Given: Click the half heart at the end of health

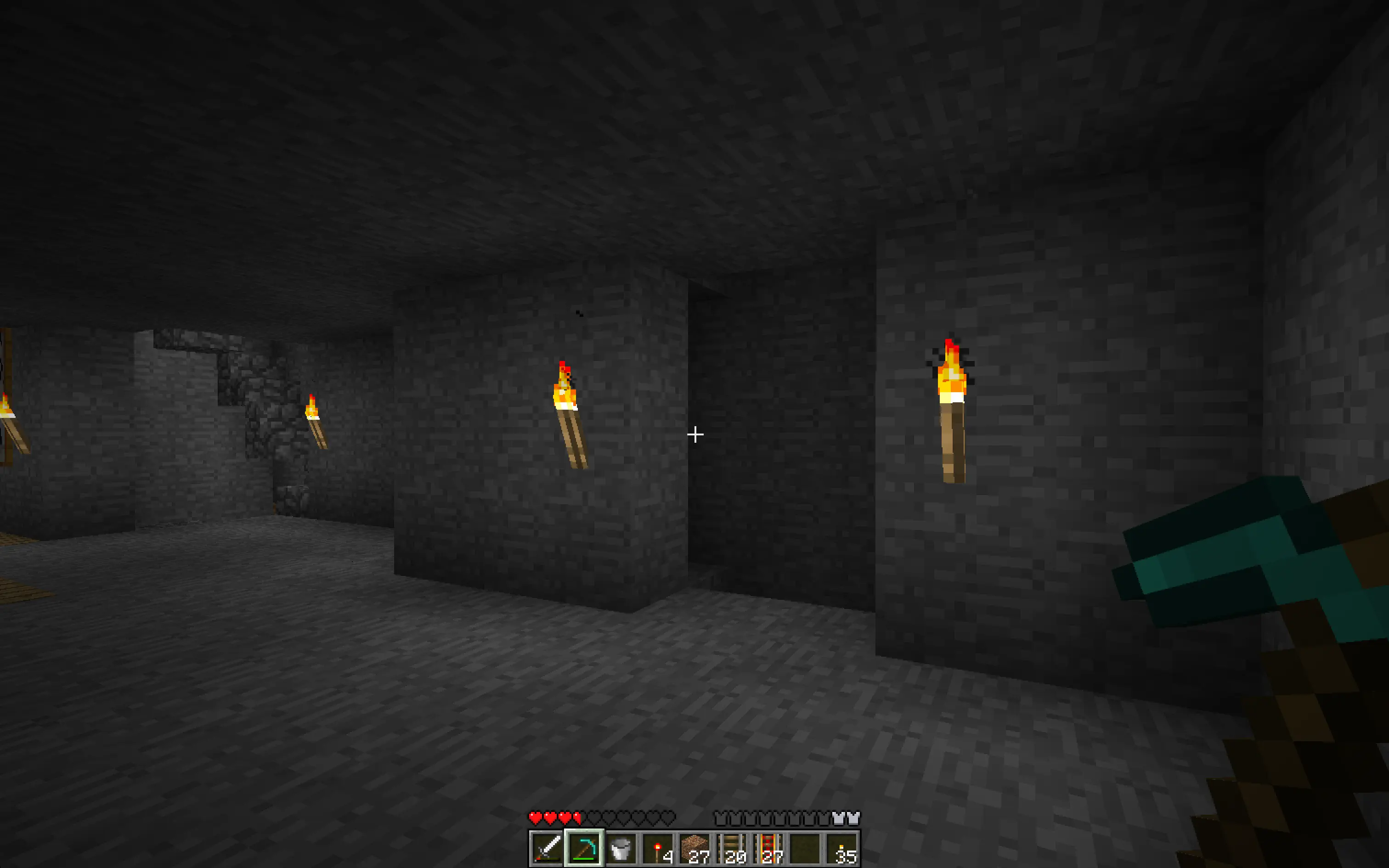Looking at the screenshot, I should (577, 817).
